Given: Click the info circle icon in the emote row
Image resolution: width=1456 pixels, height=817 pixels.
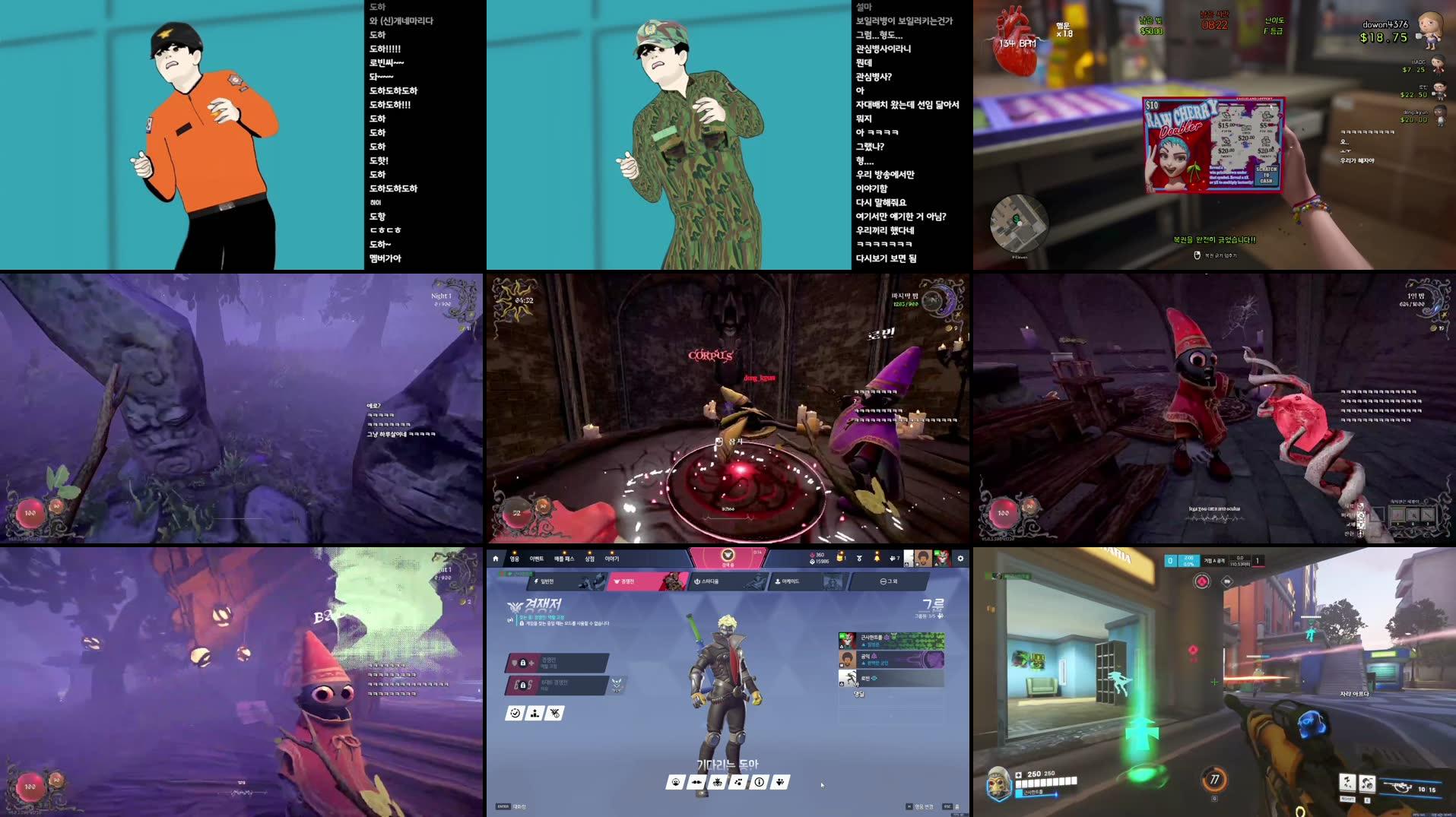Looking at the screenshot, I should coord(759,782).
